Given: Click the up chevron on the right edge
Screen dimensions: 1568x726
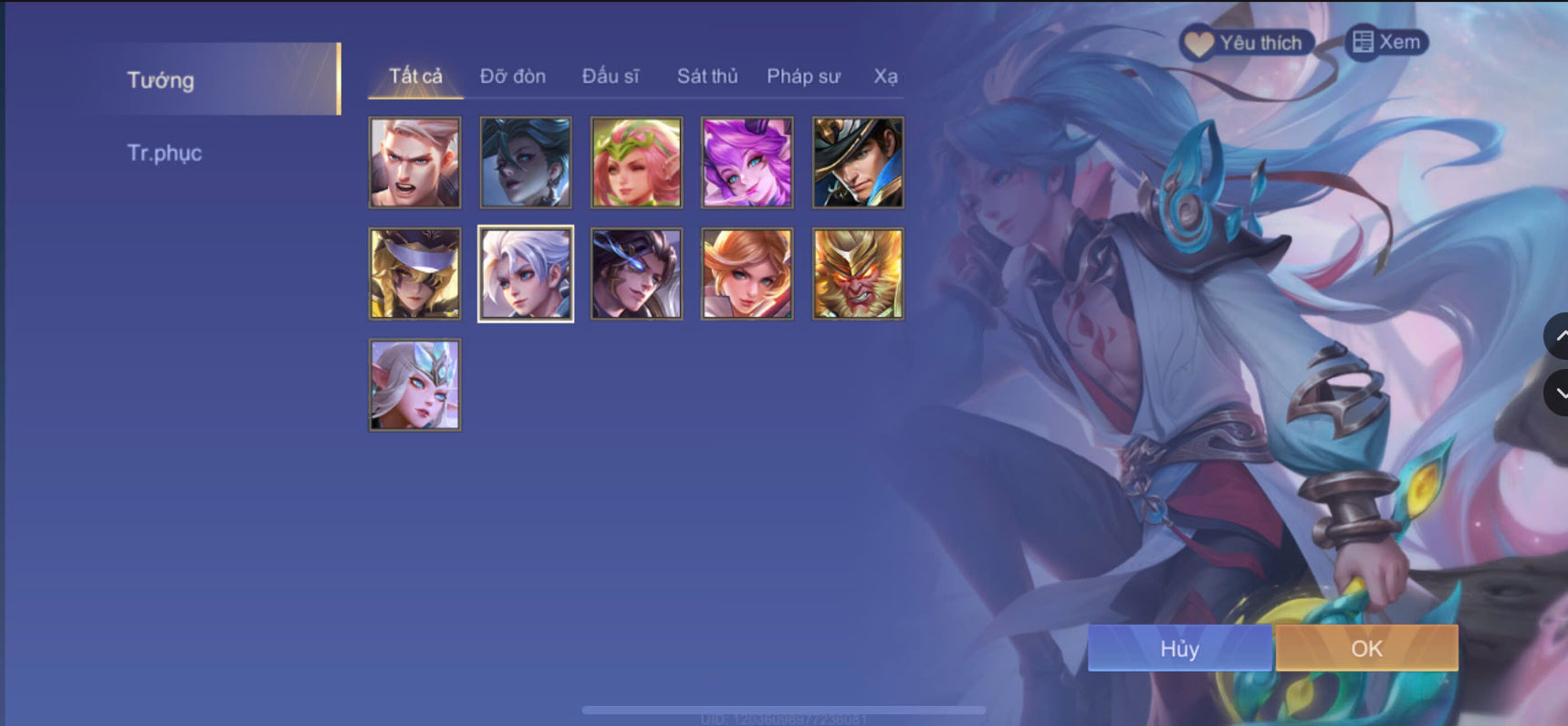Looking at the screenshot, I should click(1560, 336).
